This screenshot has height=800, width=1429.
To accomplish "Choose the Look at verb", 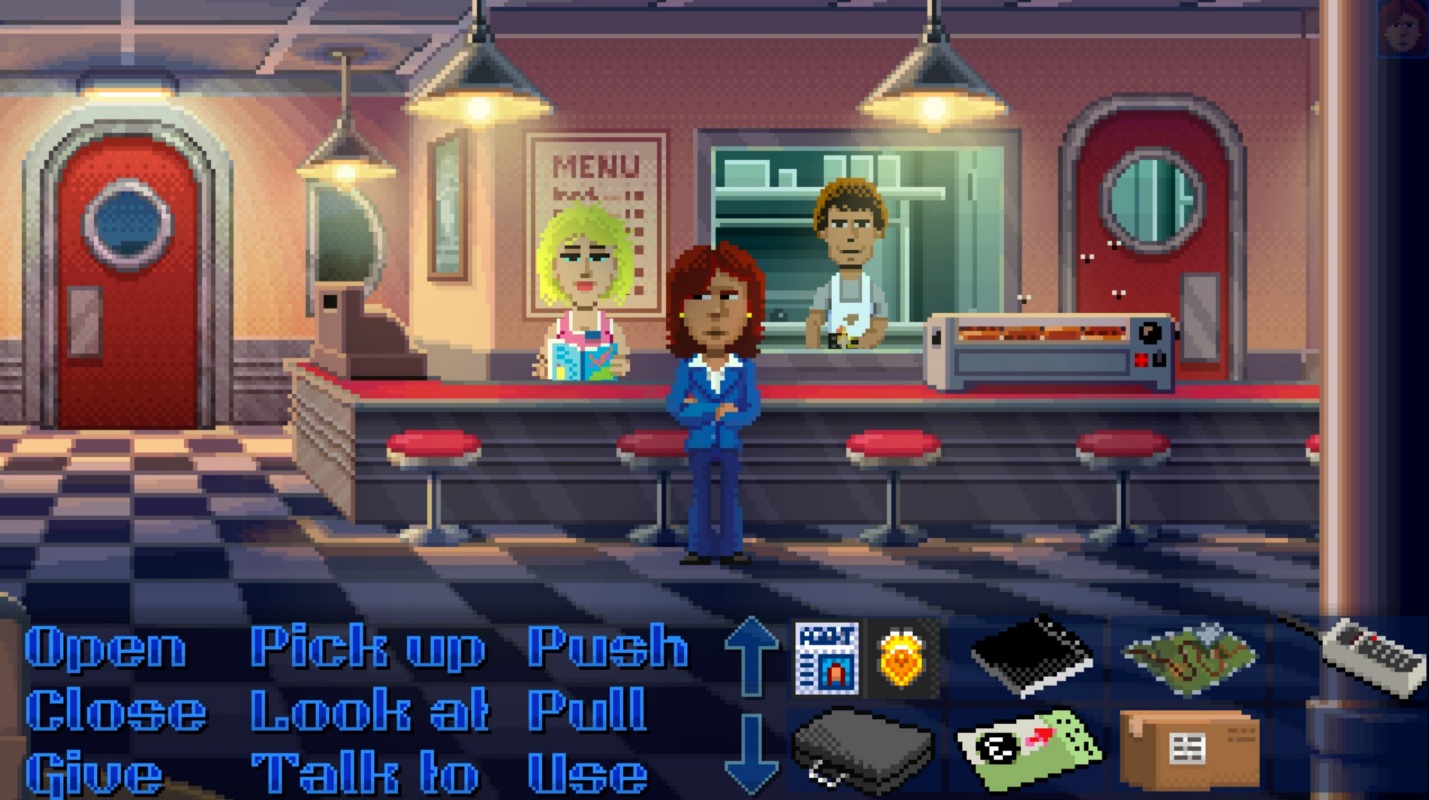I will [370, 710].
